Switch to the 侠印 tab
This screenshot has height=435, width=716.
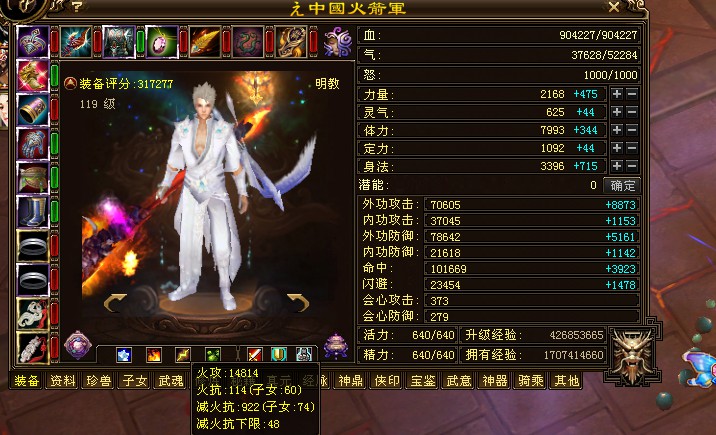(387, 381)
